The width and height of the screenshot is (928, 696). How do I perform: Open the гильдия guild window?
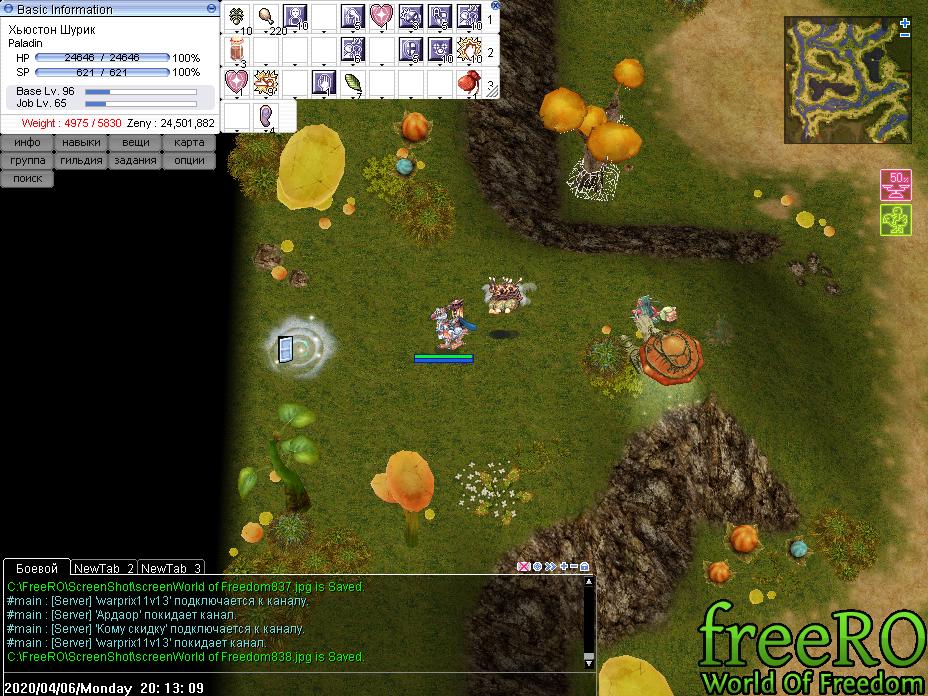(x=81, y=161)
